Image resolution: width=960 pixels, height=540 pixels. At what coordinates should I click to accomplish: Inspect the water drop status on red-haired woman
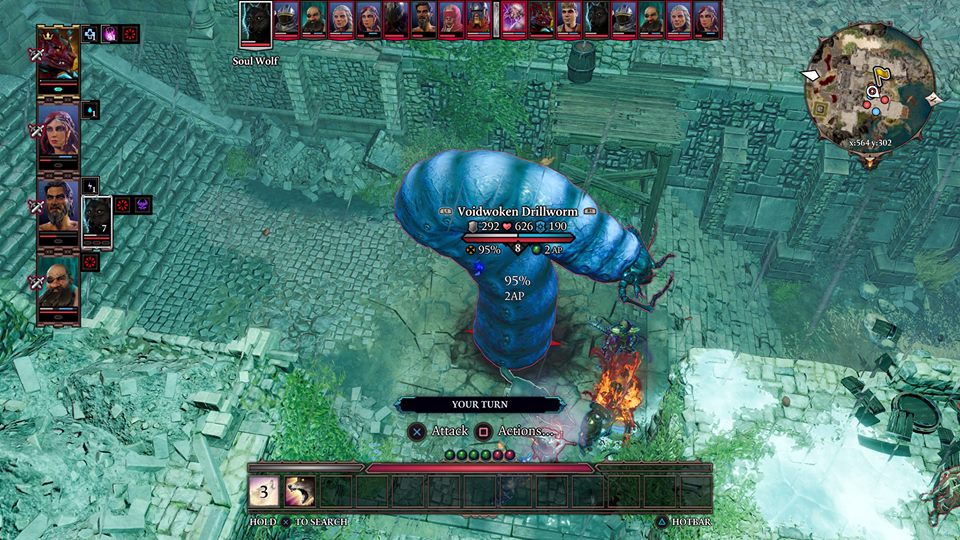(91, 109)
